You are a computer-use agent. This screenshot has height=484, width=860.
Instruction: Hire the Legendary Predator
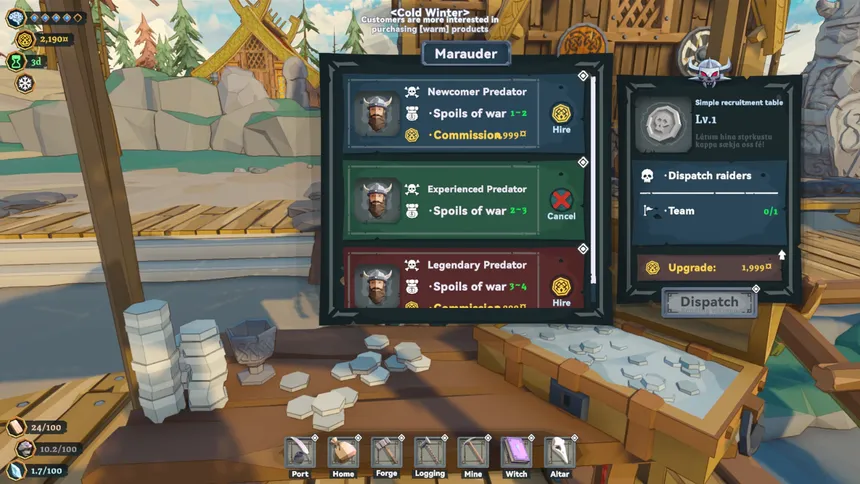click(x=561, y=289)
